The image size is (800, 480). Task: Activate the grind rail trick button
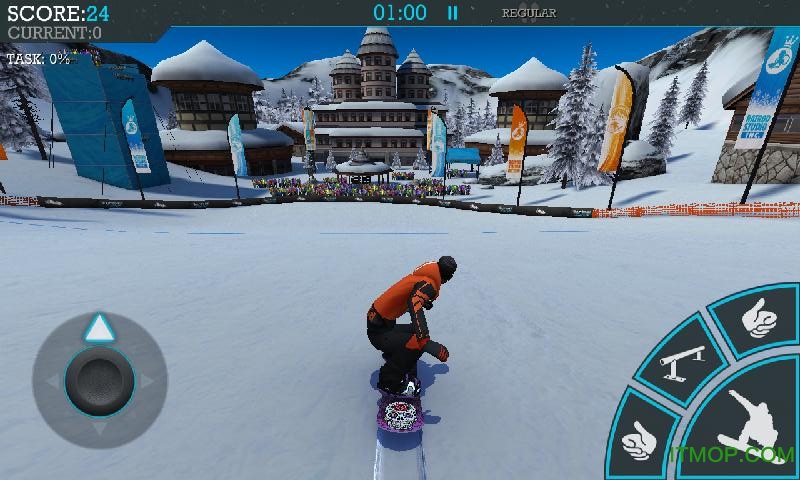click(683, 362)
